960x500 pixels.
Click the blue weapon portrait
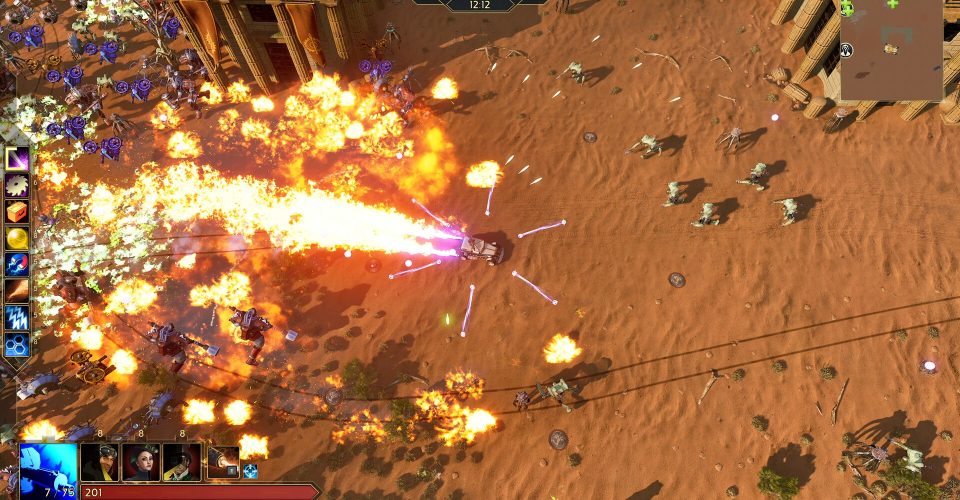tap(48, 467)
